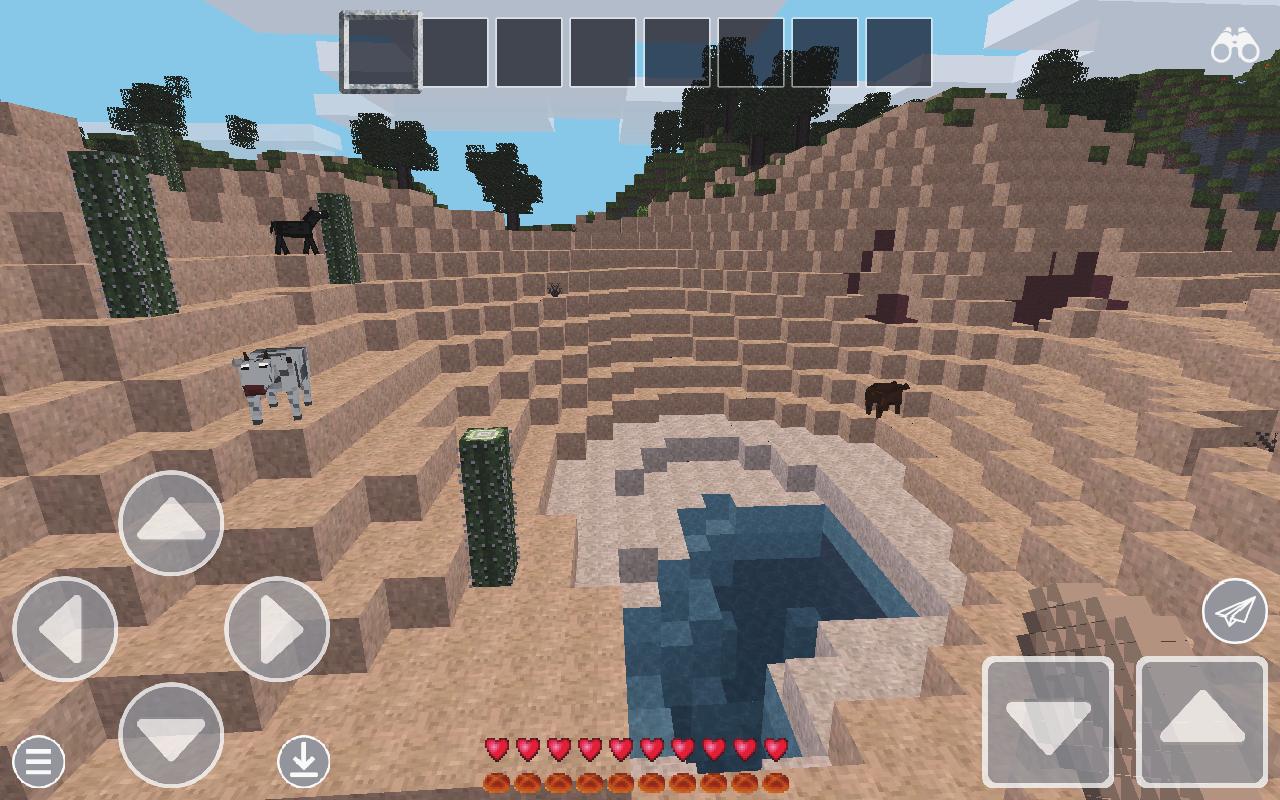
Task: Open the in-game menu button
Action: (38, 762)
